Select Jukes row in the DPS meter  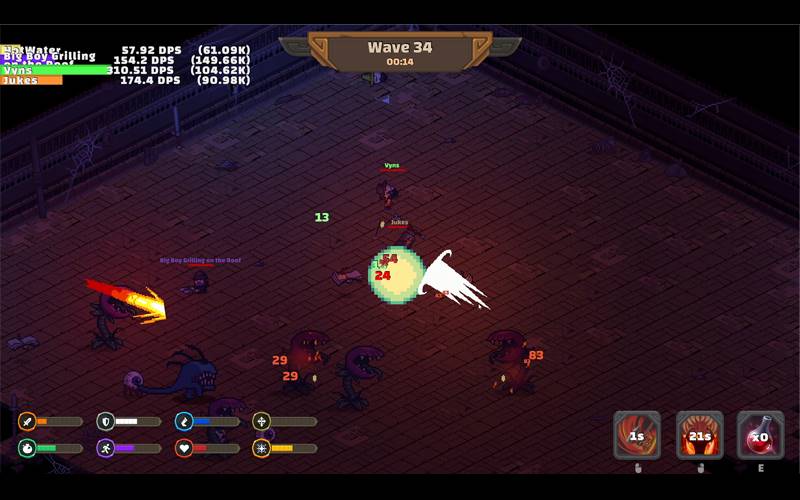125,80
